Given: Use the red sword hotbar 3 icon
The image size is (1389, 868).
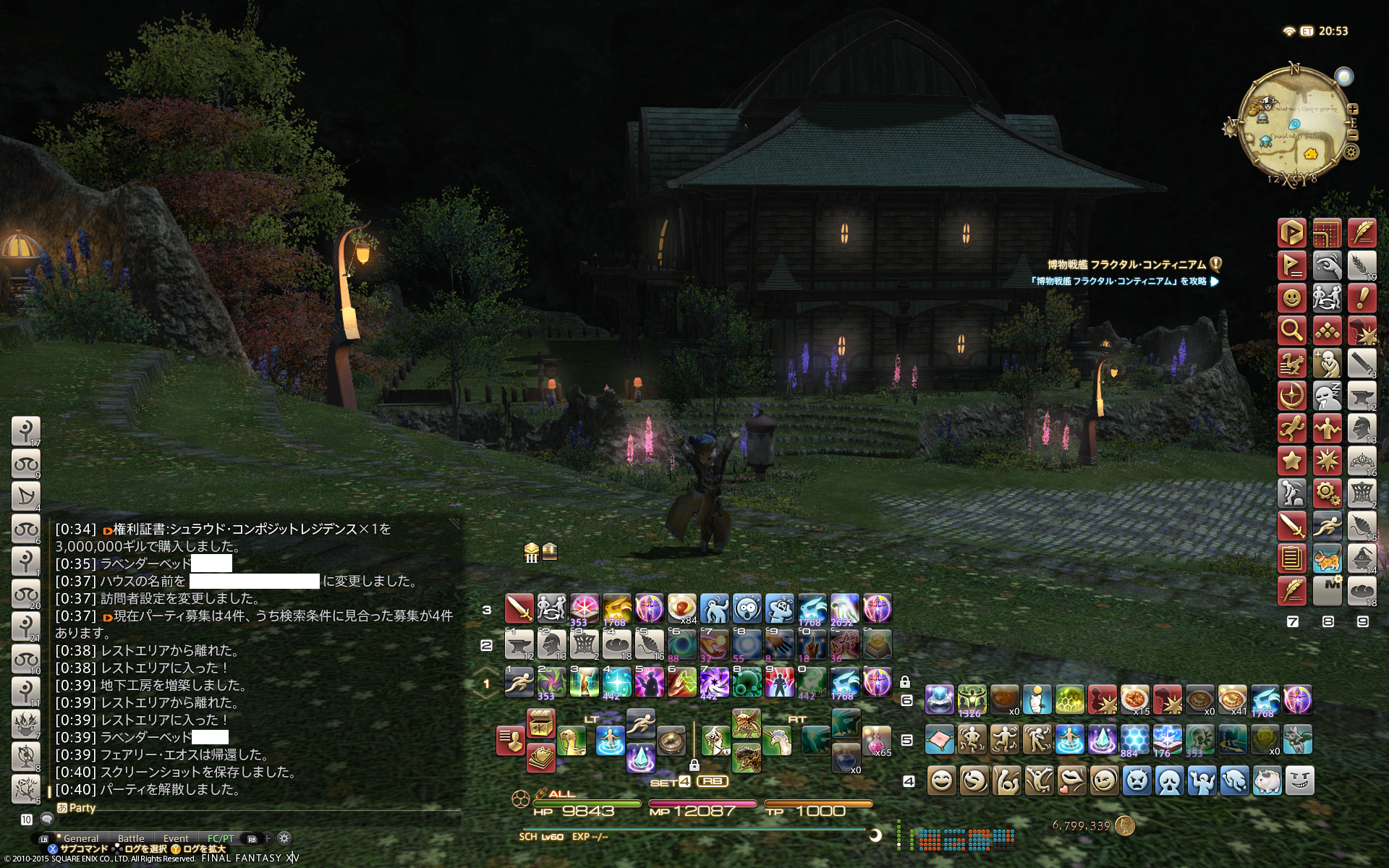Looking at the screenshot, I should tap(519, 608).
